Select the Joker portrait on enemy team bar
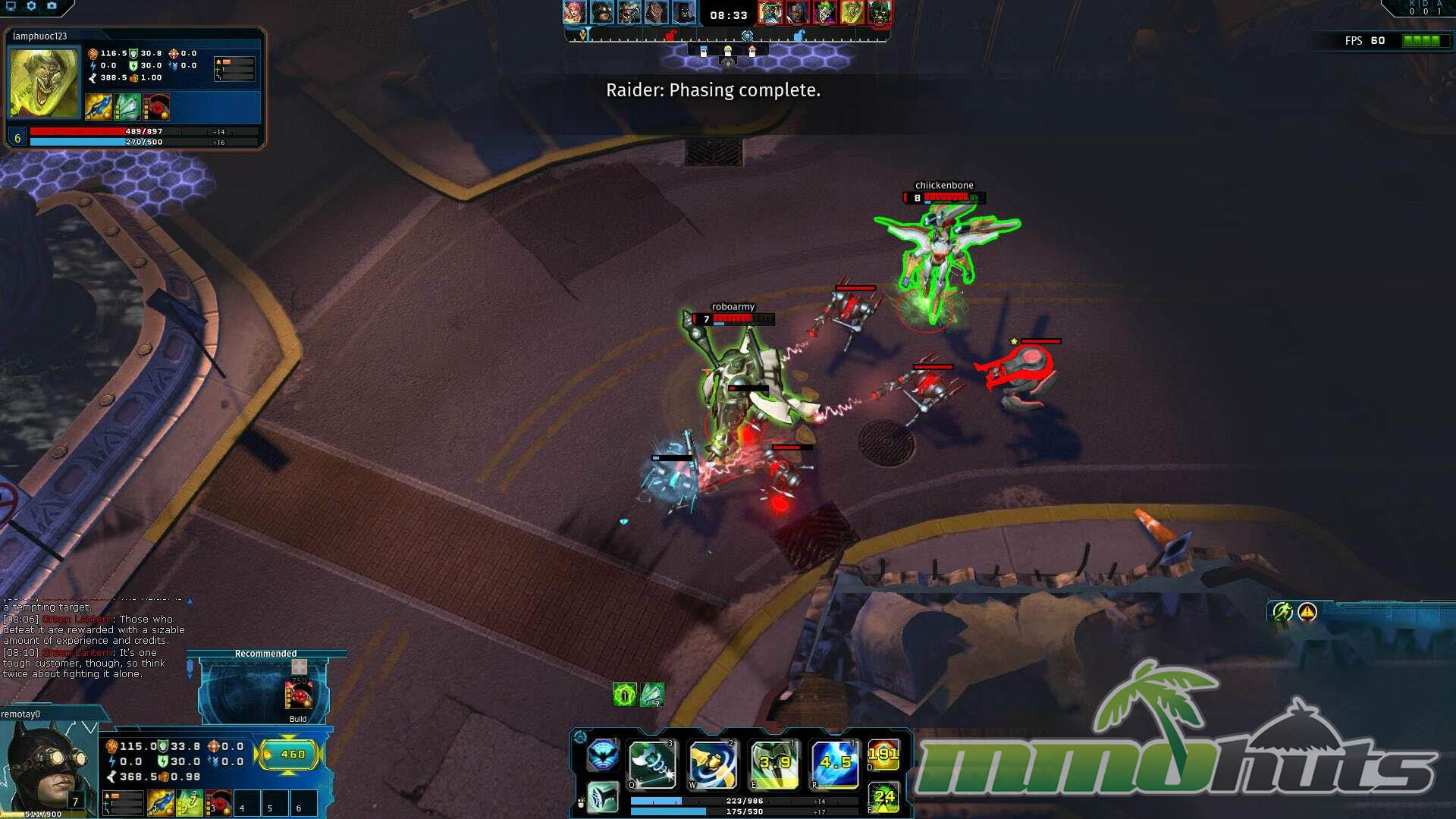The height and width of the screenshot is (819, 1456). 824,13
